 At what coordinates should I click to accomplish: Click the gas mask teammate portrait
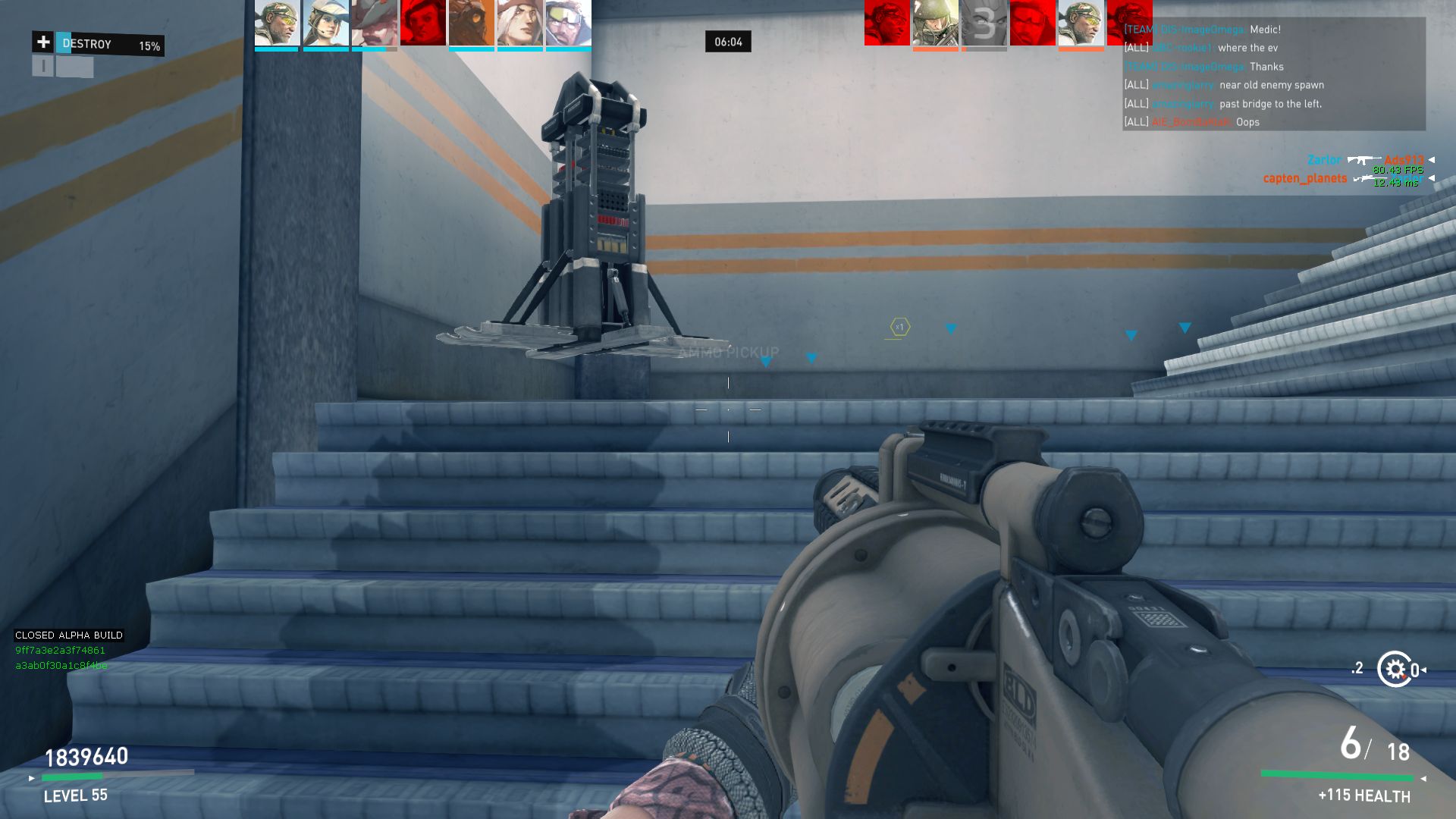tap(471, 24)
